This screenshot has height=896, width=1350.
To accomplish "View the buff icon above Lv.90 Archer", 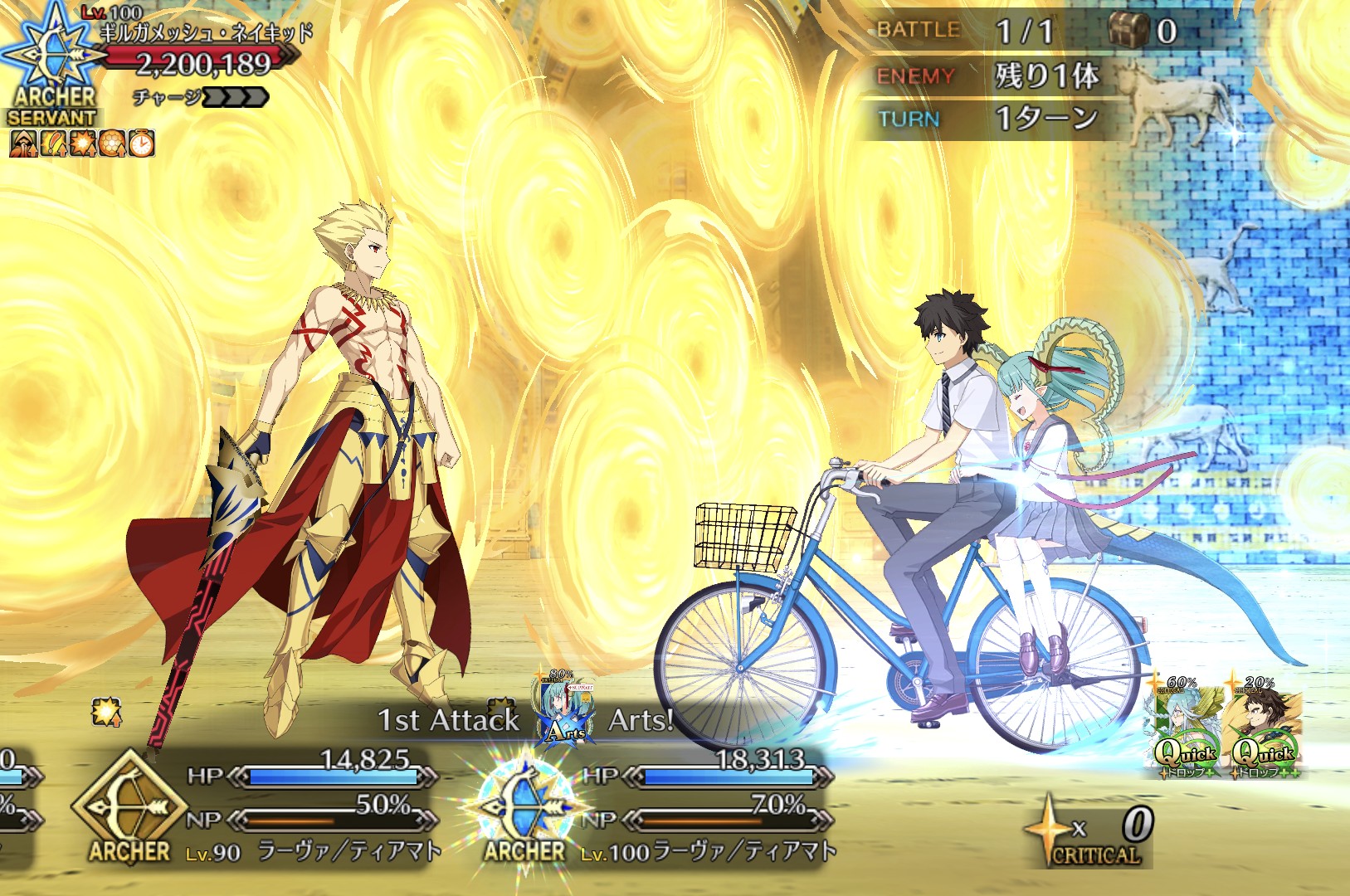I will click(106, 712).
